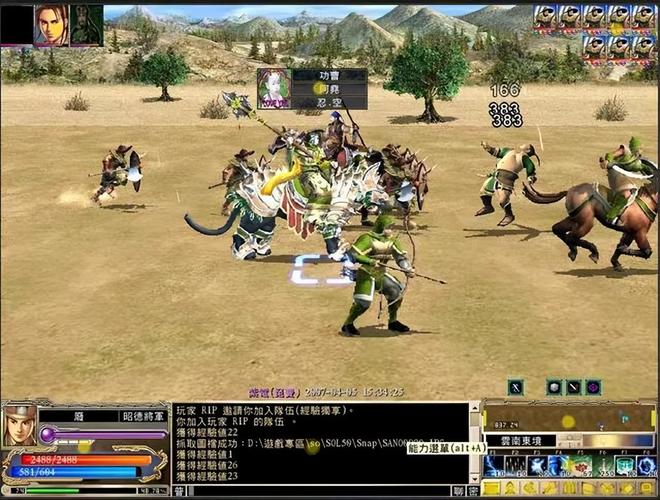
Task: Open your own character portrait panel
Action: pyautogui.click(x=19, y=425)
